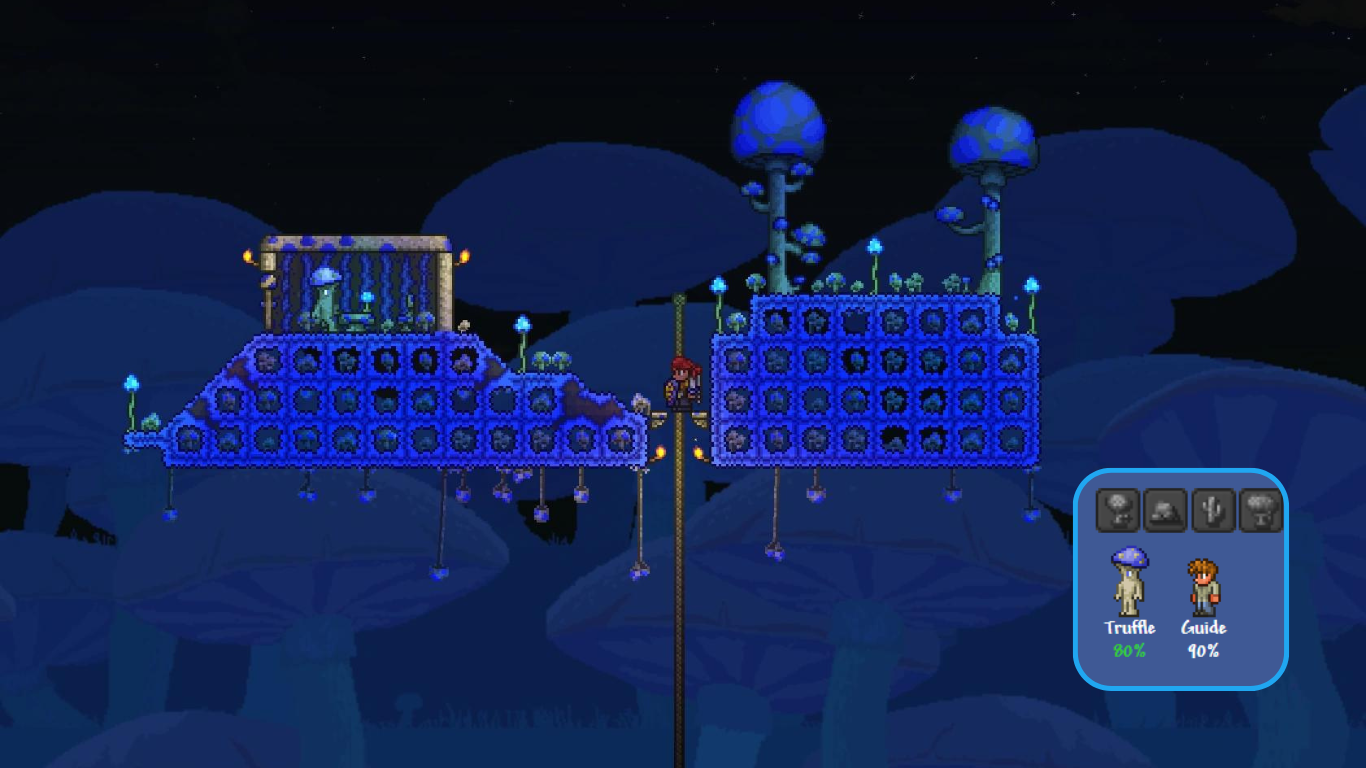Click the Guide name label
The height and width of the screenshot is (768, 1366).
point(1204,628)
